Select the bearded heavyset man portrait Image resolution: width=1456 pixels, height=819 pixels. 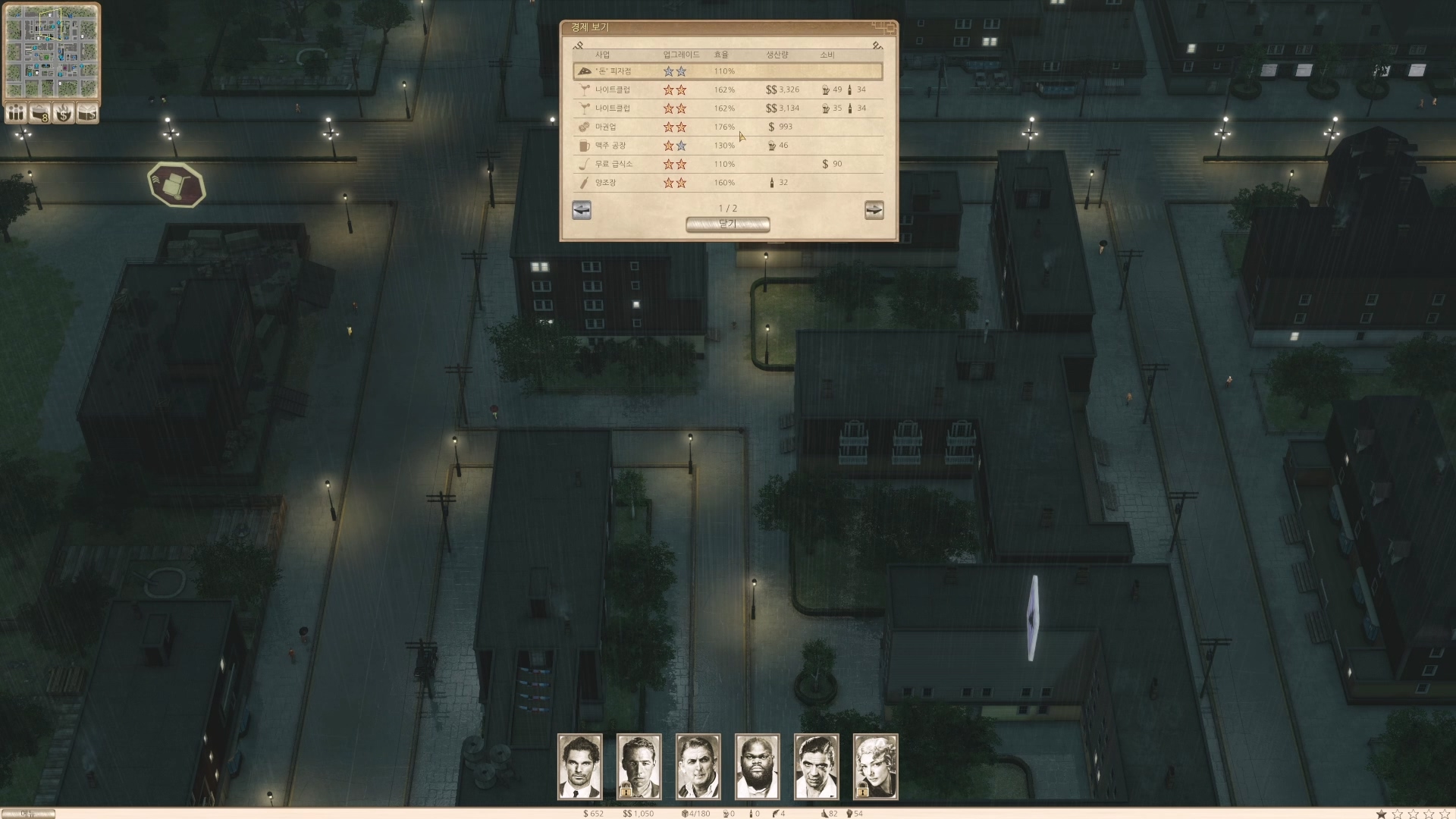point(758,766)
